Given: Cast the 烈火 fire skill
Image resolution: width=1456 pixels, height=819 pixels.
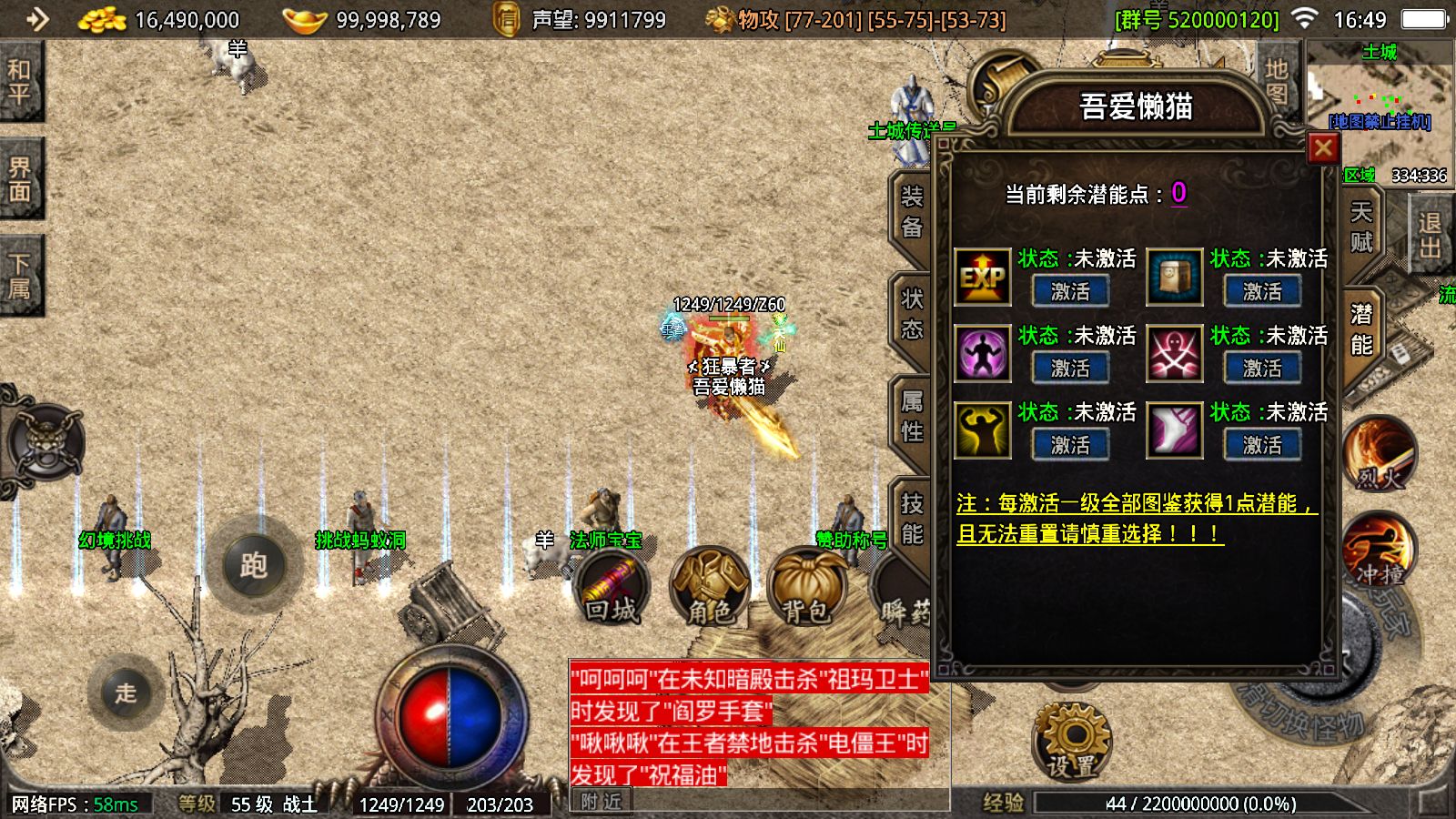Looking at the screenshot, I should [x=1380, y=455].
